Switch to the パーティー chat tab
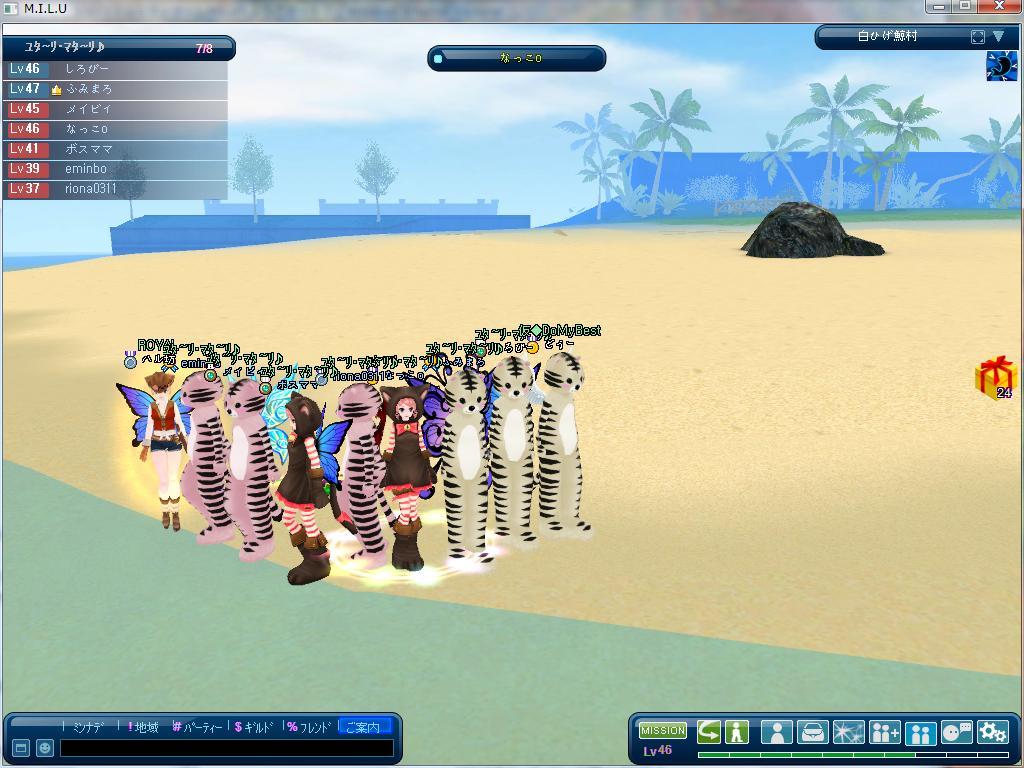 [x=200, y=727]
